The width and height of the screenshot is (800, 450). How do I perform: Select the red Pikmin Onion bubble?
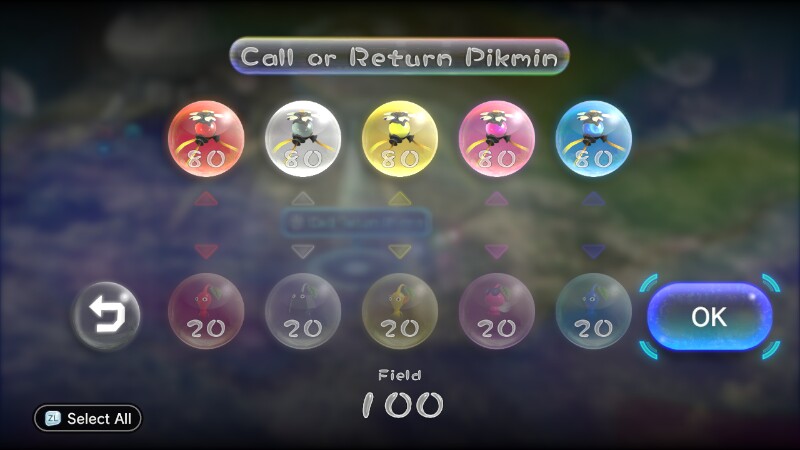[206, 138]
